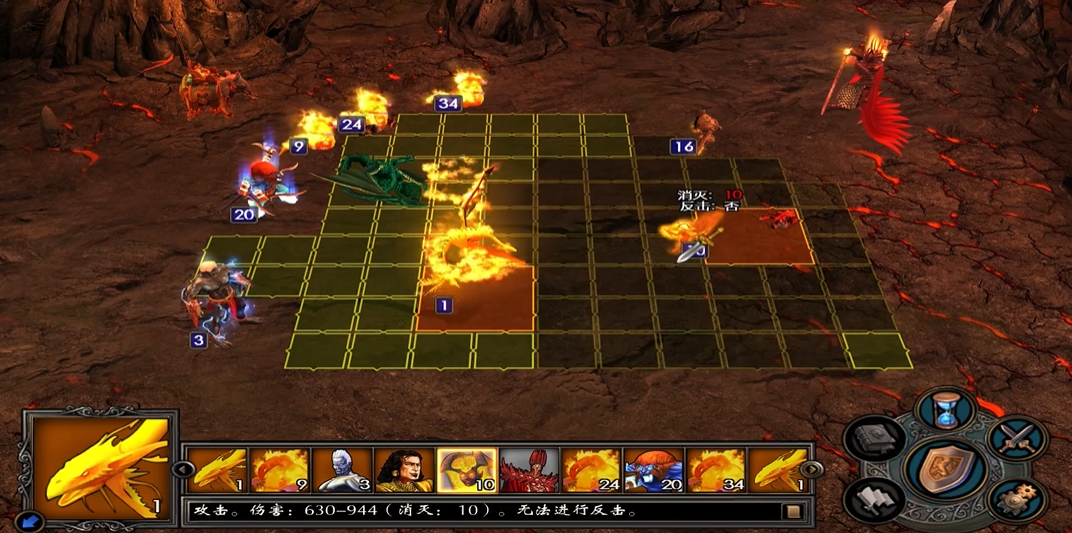
Task: Expand the combat log with the small square button
Action: [x=793, y=512]
